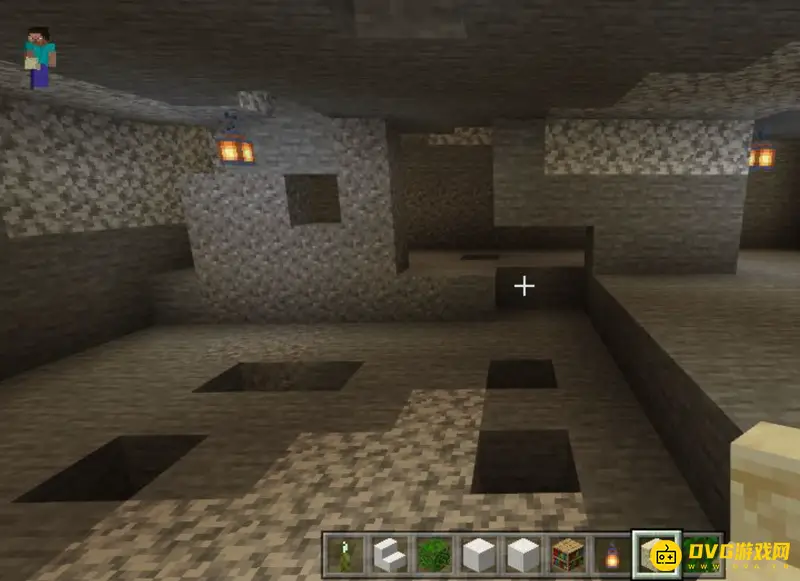
Task: Switch to the glowing lantern hotbar slot
Action: pos(611,553)
